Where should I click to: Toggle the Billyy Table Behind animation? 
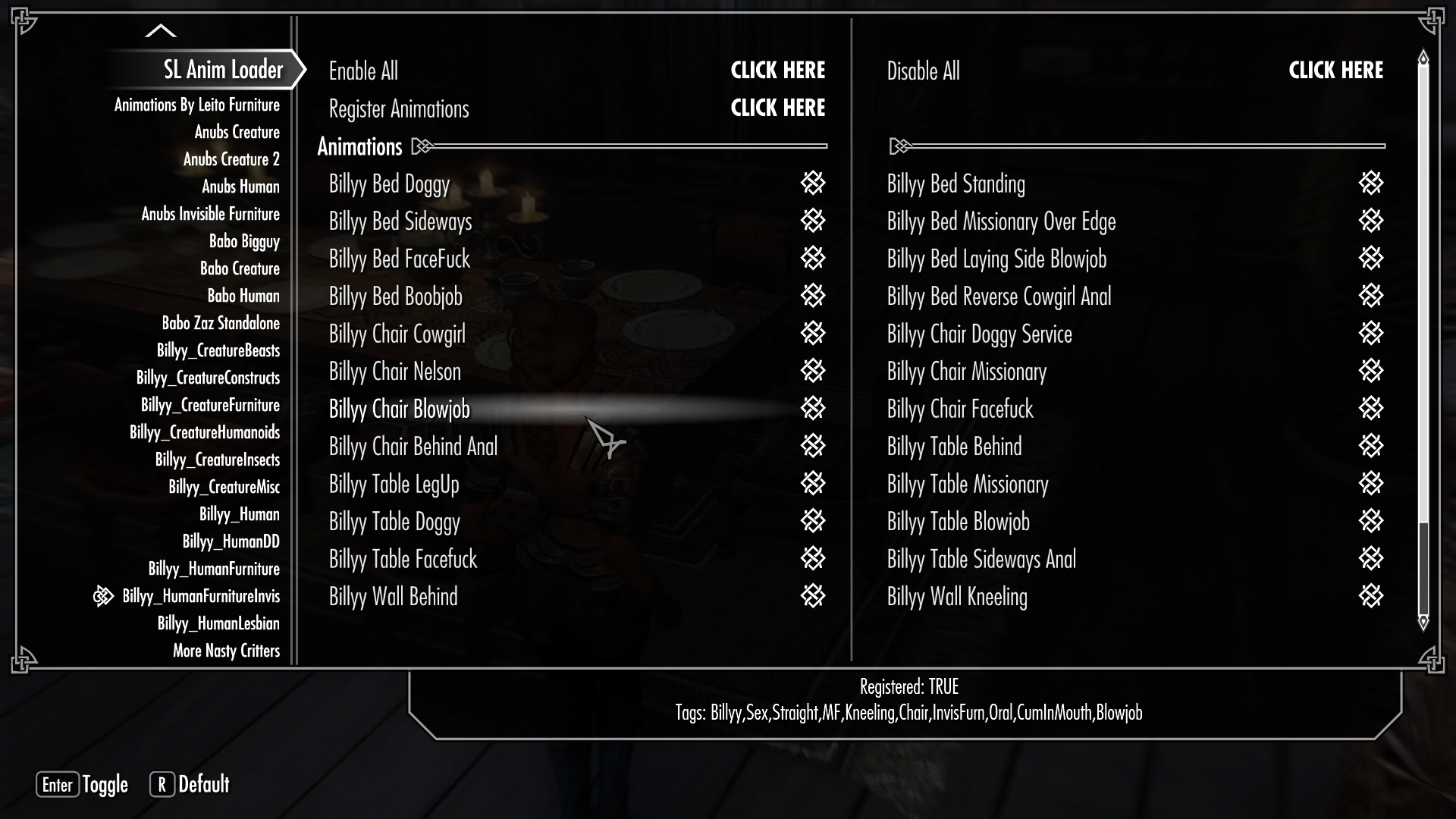pos(1371,446)
